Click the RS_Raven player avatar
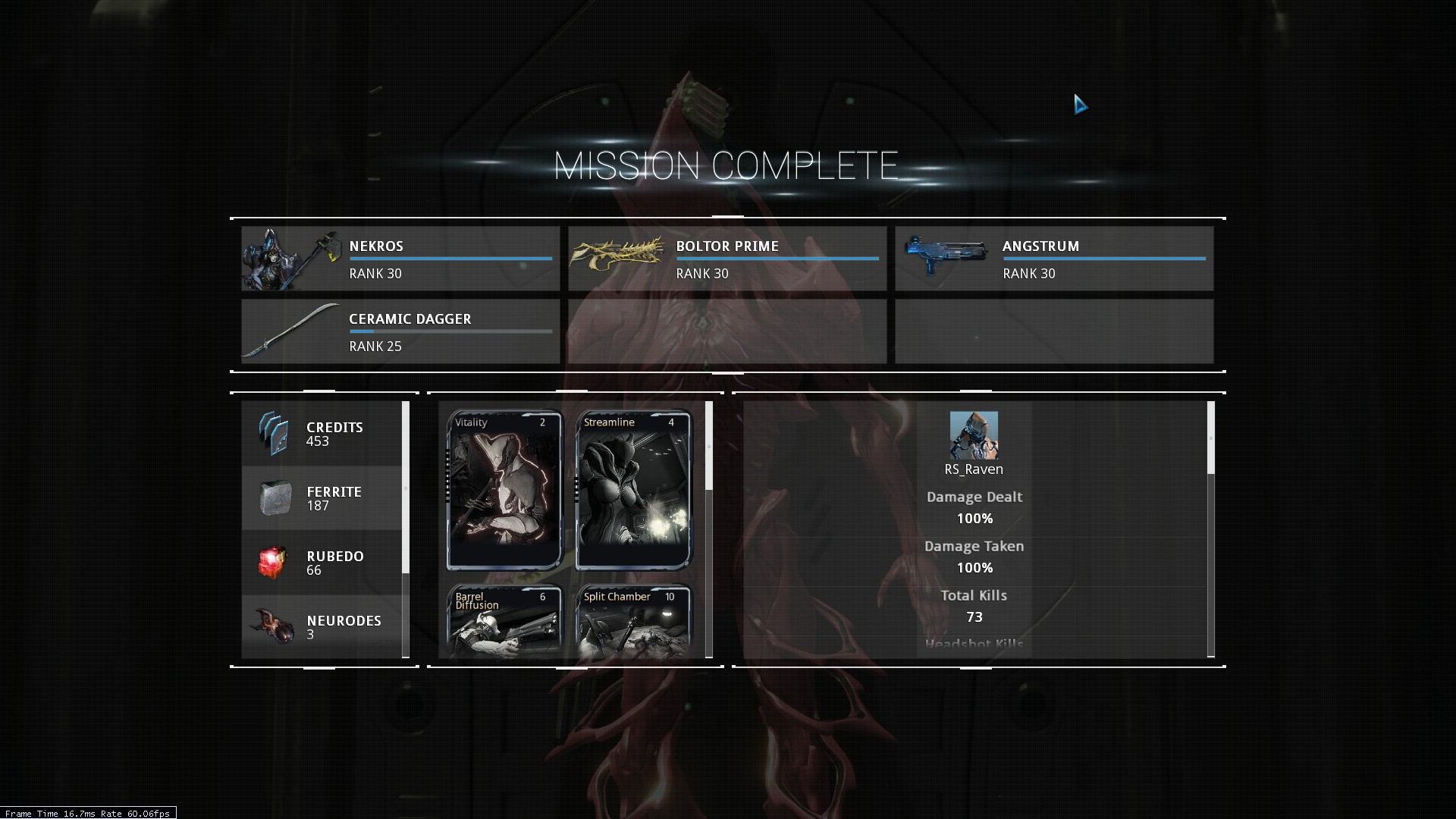Screen dimensions: 1456x819 (974, 435)
